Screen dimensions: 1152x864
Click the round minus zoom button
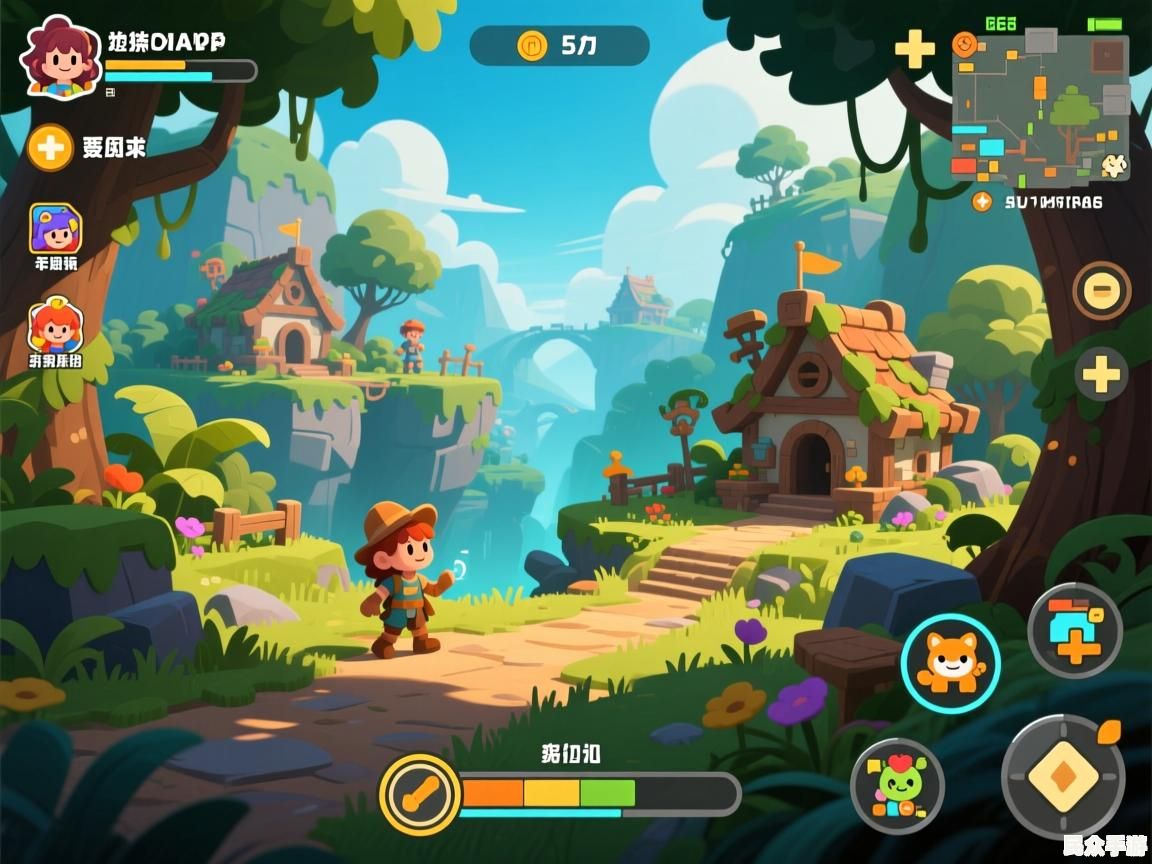1101,290
